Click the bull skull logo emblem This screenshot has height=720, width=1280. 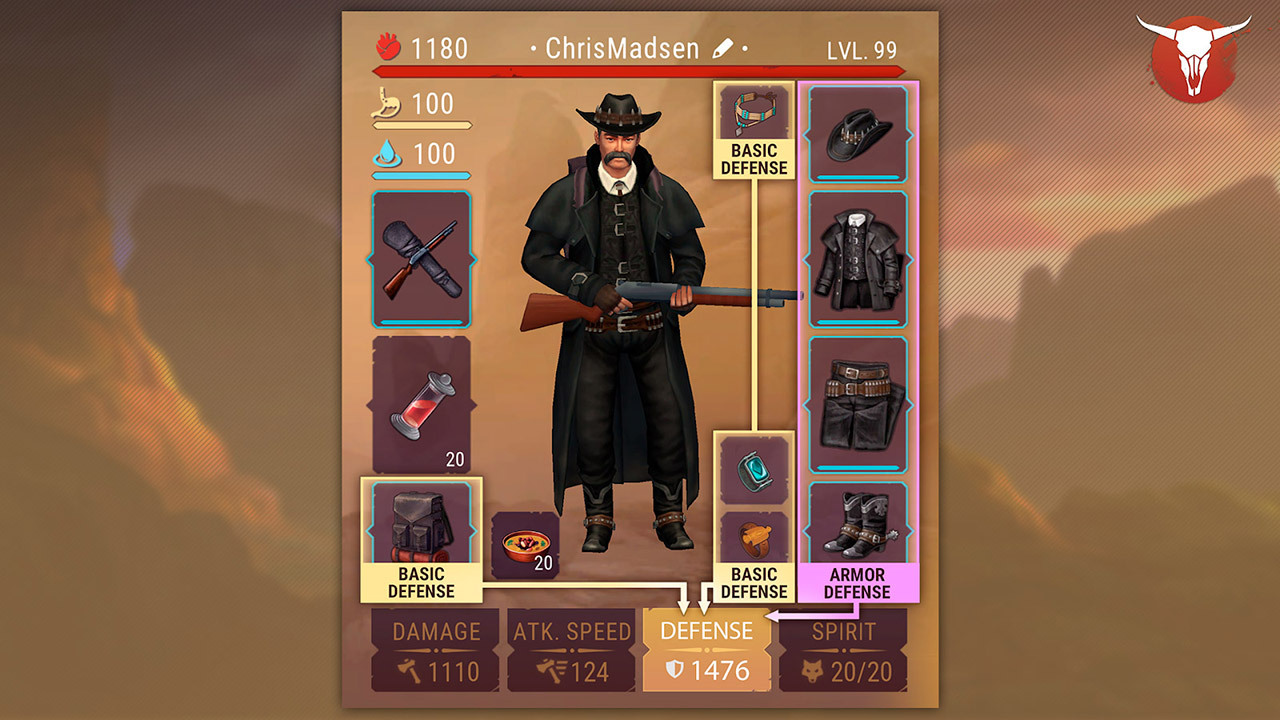(1193, 57)
